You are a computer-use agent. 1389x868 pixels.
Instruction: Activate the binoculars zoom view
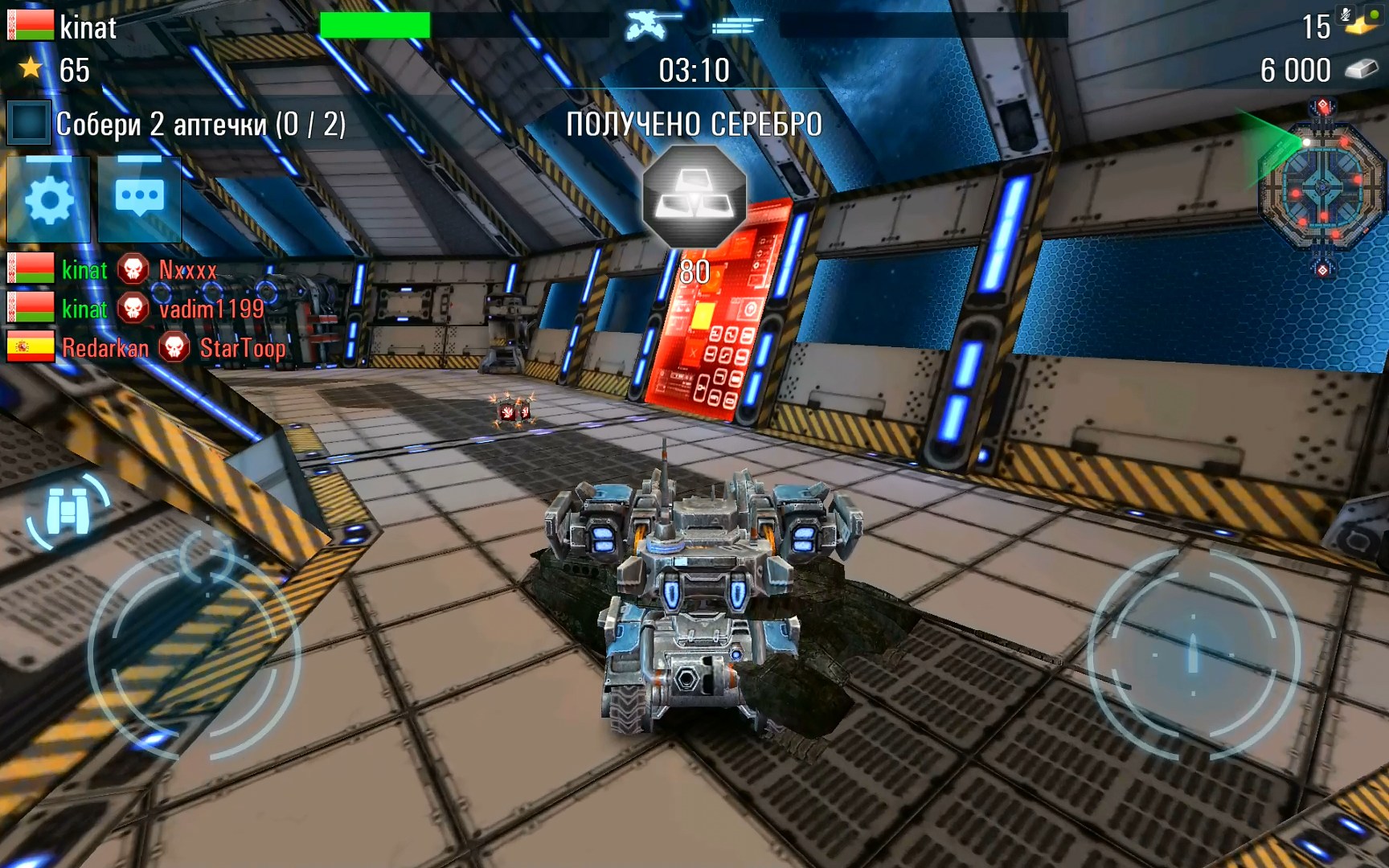(68, 510)
